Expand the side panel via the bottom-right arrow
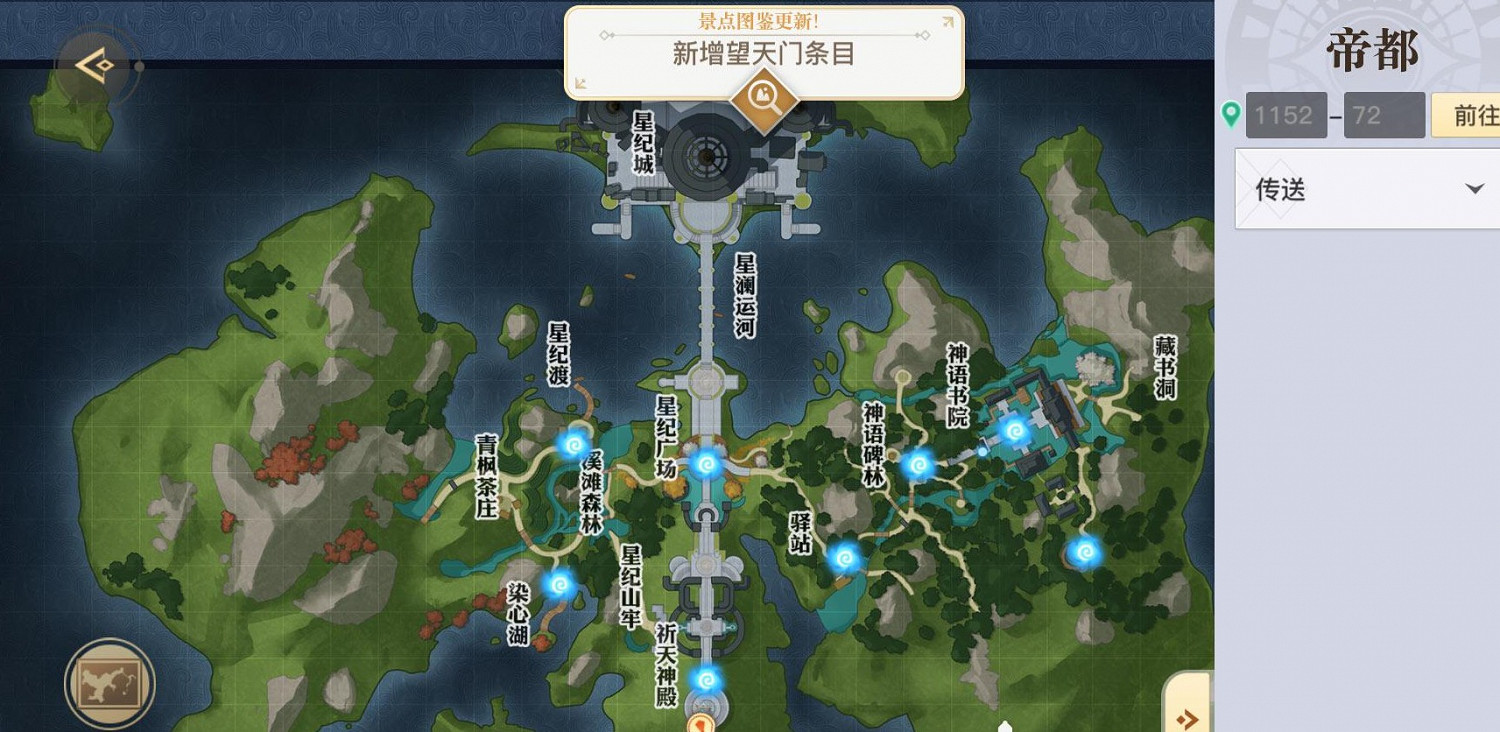 [x=1186, y=718]
